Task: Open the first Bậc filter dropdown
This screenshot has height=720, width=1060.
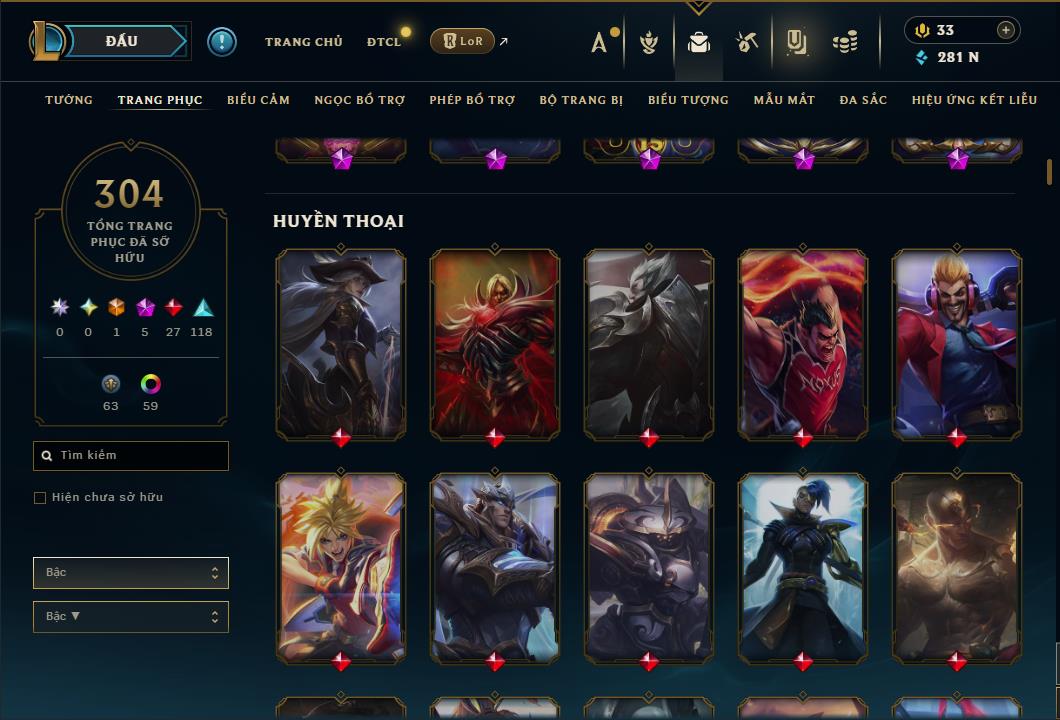Action: point(131,573)
